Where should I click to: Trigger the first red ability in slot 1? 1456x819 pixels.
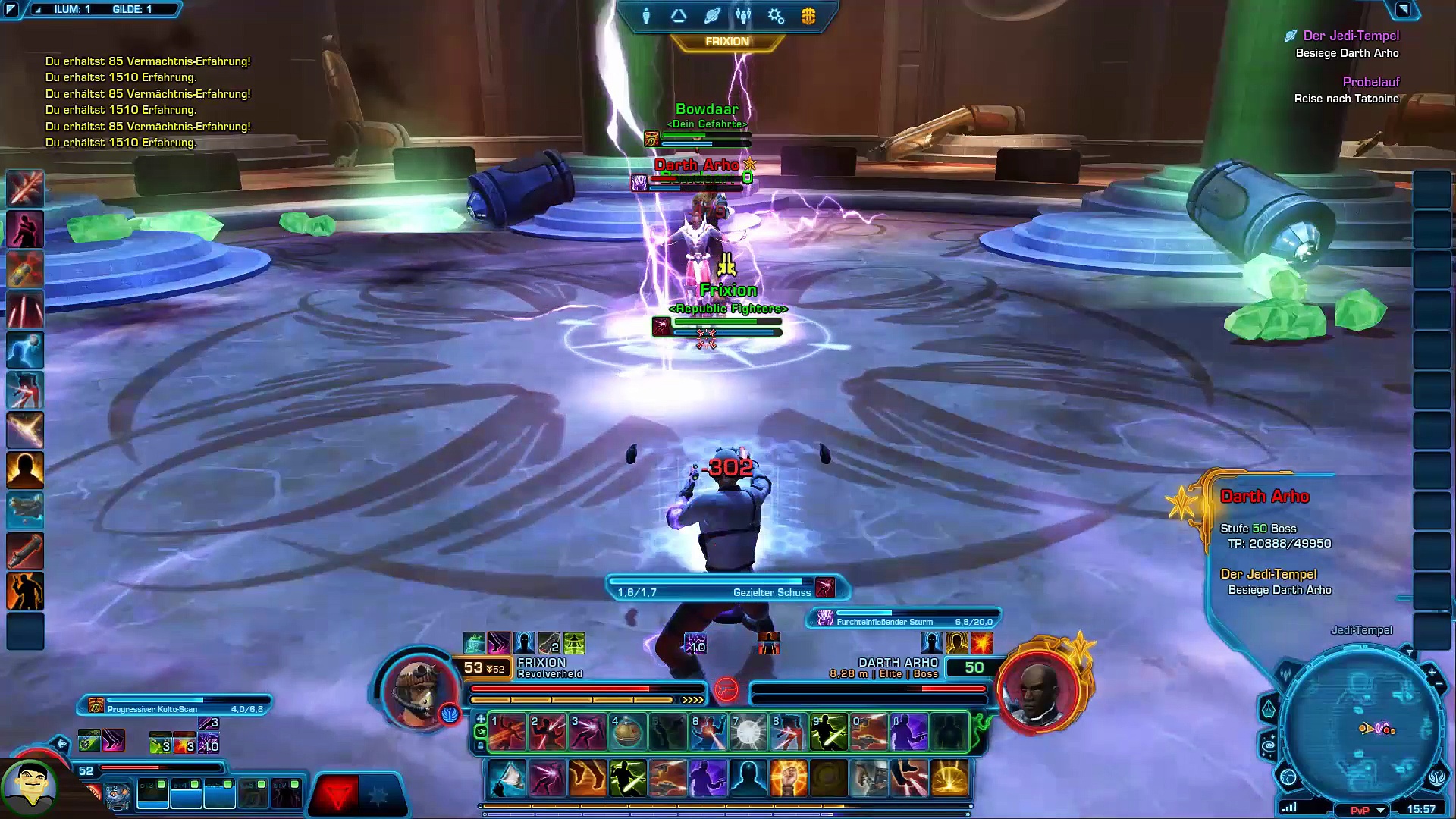[x=507, y=732]
